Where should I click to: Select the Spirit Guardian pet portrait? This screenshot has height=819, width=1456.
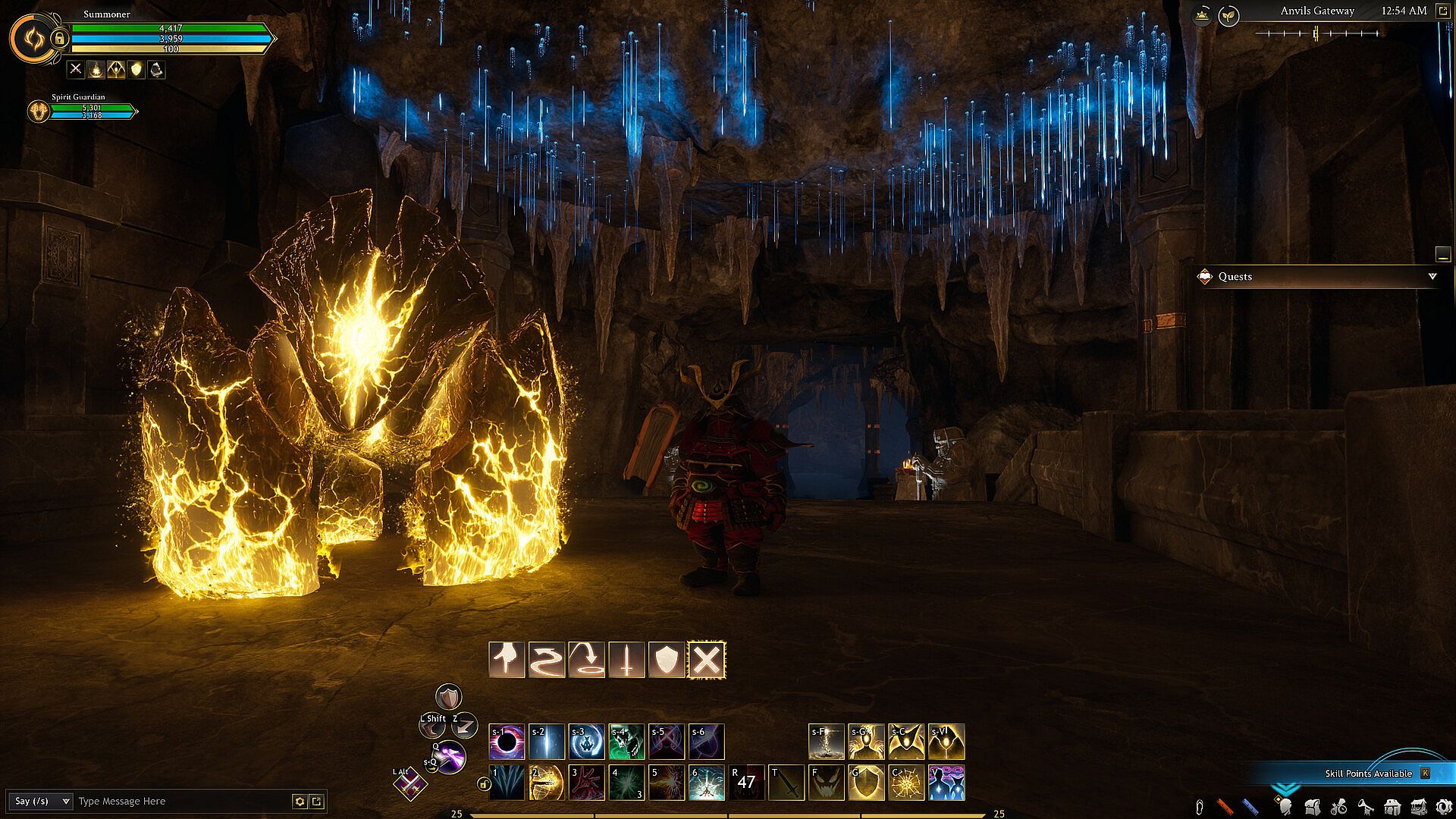tap(38, 111)
